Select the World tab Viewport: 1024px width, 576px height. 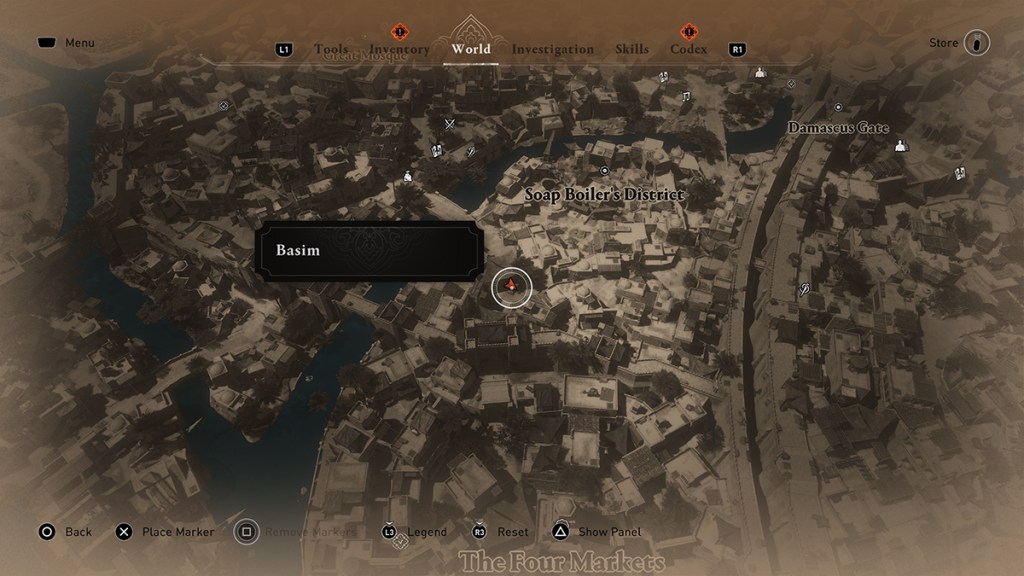[471, 49]
